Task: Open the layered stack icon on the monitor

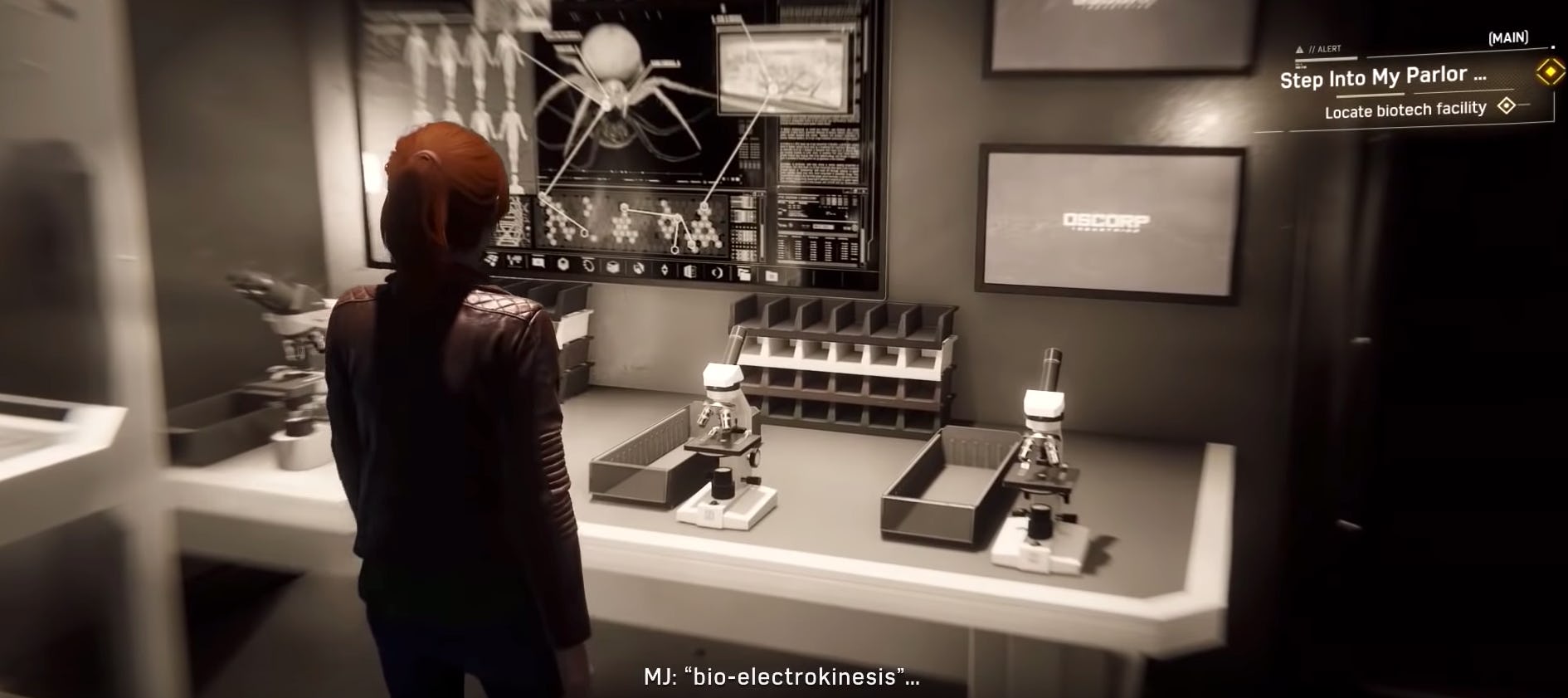Action: pyautogui.click(x=691, y=272)
